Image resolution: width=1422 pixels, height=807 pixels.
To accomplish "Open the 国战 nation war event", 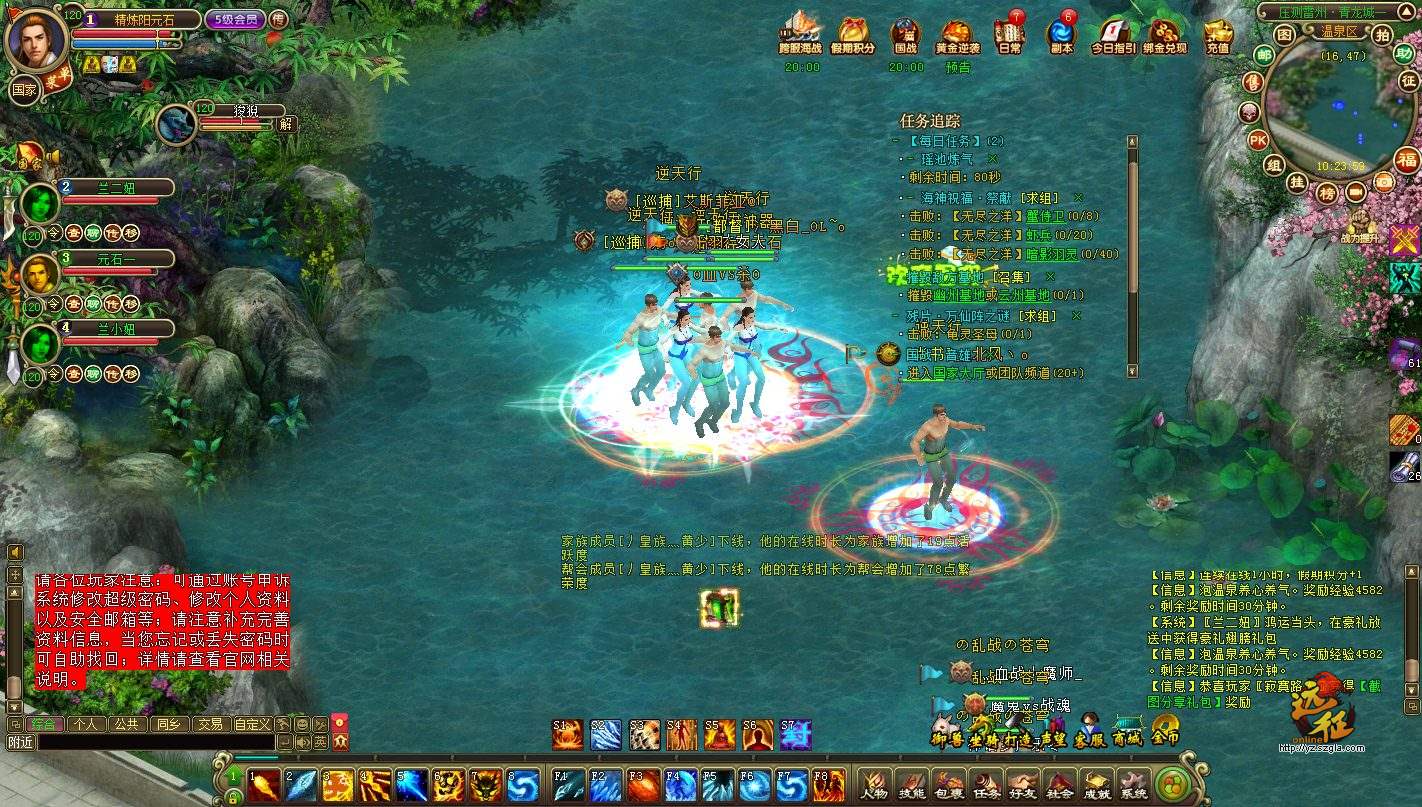I will tap(905, 32).
